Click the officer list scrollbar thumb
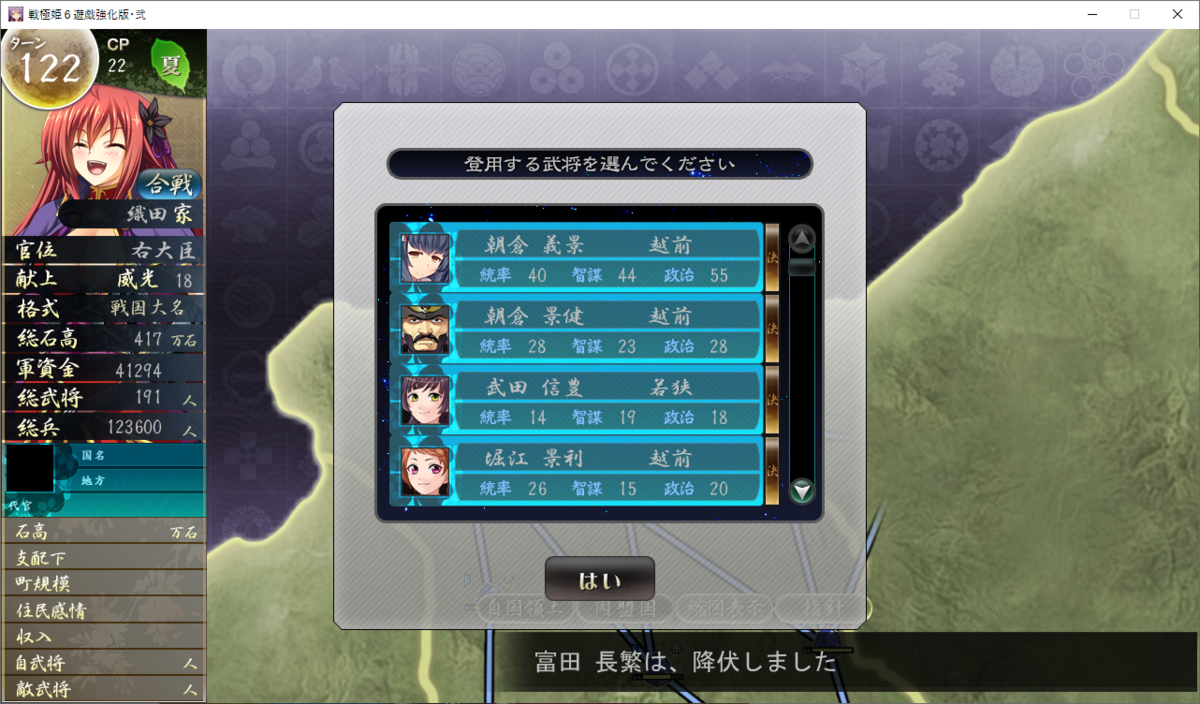This screenshot has height=704, width=1200. tap(802, 267)
